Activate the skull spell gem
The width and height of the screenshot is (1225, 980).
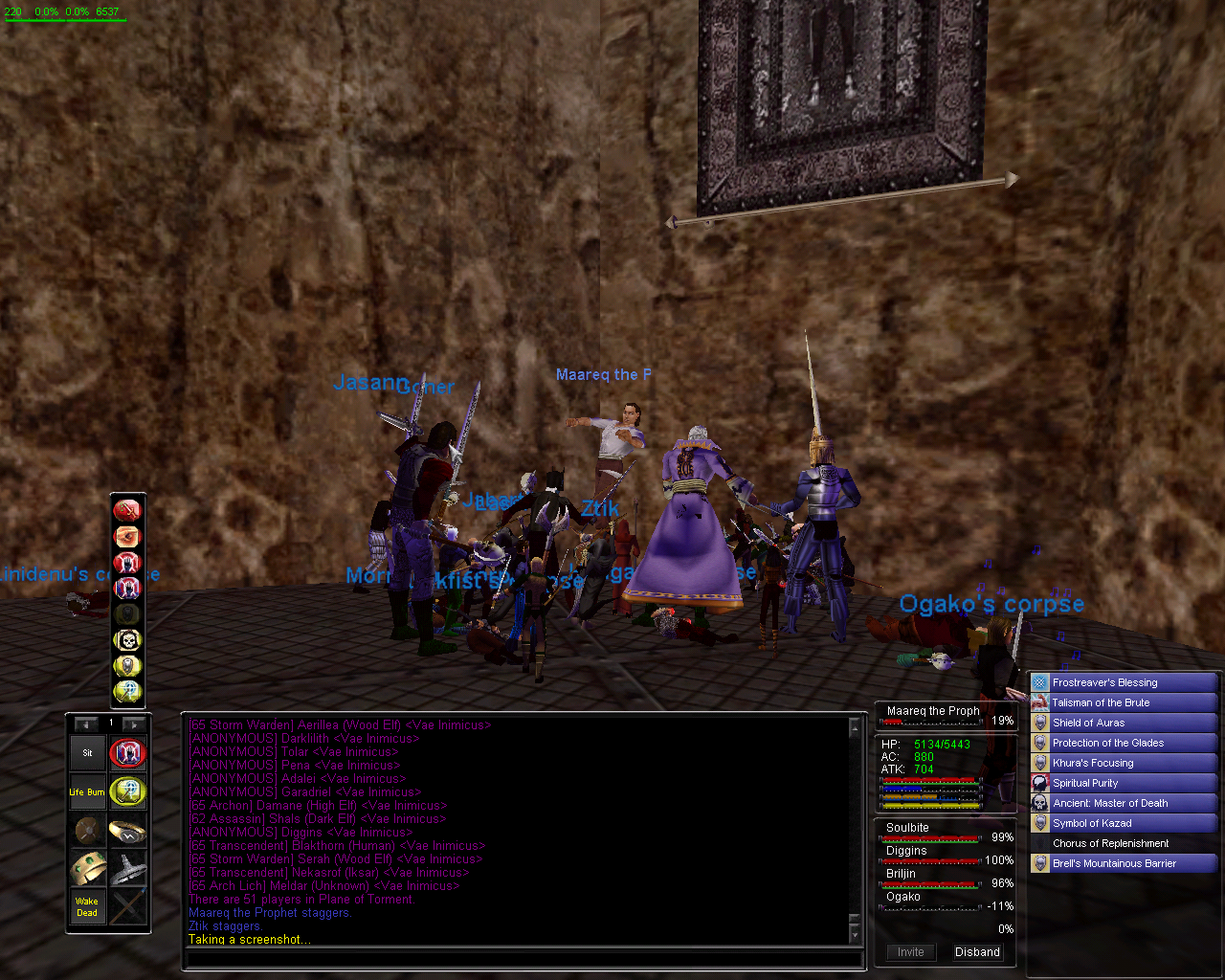click(x=127, y=638)
